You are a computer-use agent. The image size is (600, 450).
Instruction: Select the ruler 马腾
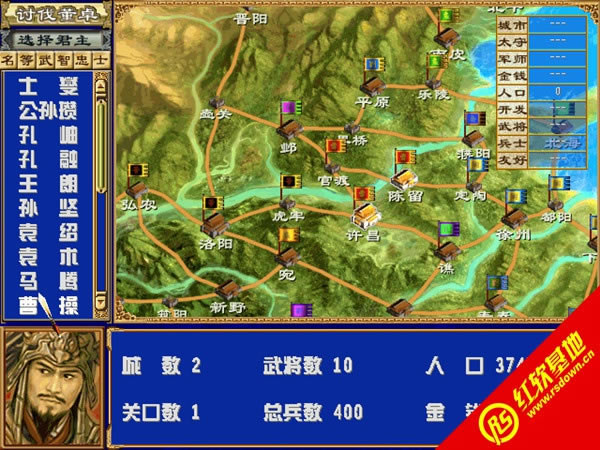[50, 277]
